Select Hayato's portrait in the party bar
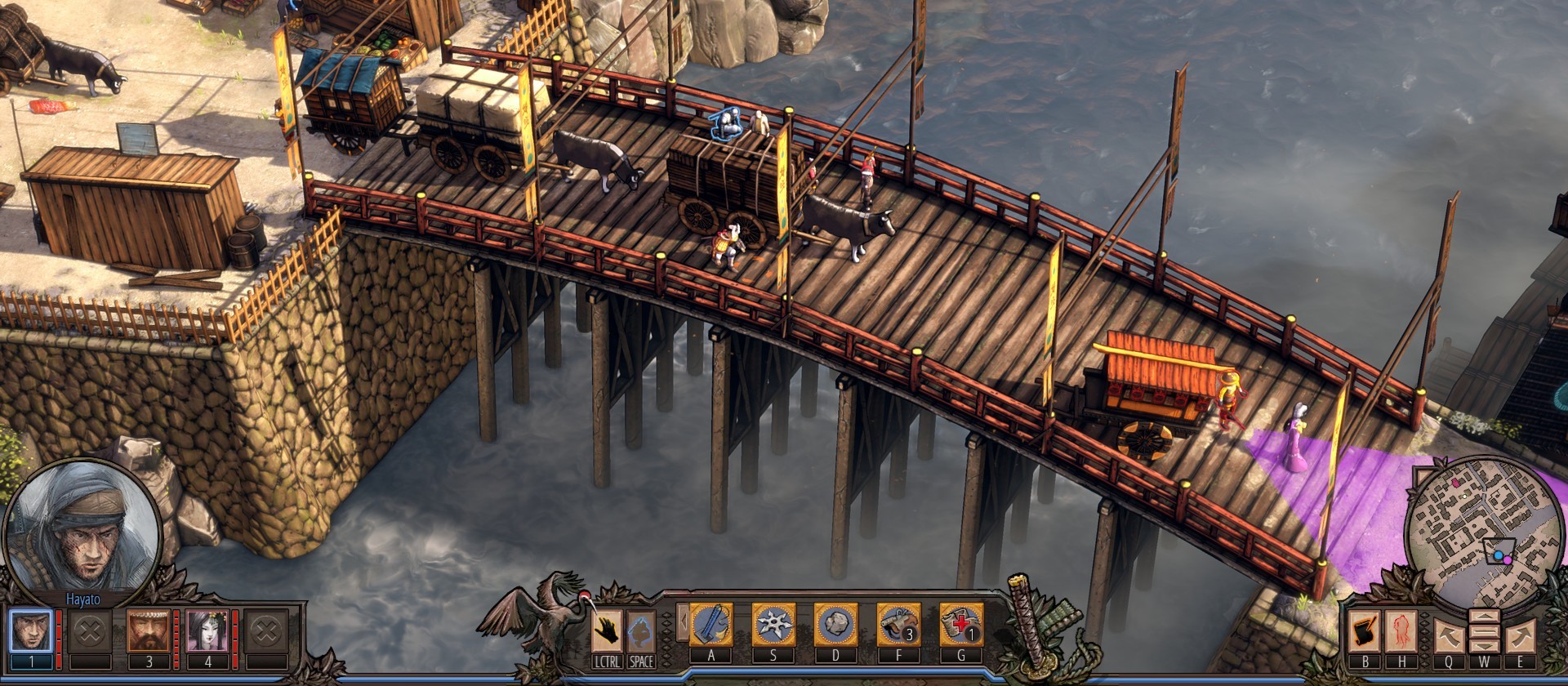Viewport: 1568px width, 686px height. point(31,630)
